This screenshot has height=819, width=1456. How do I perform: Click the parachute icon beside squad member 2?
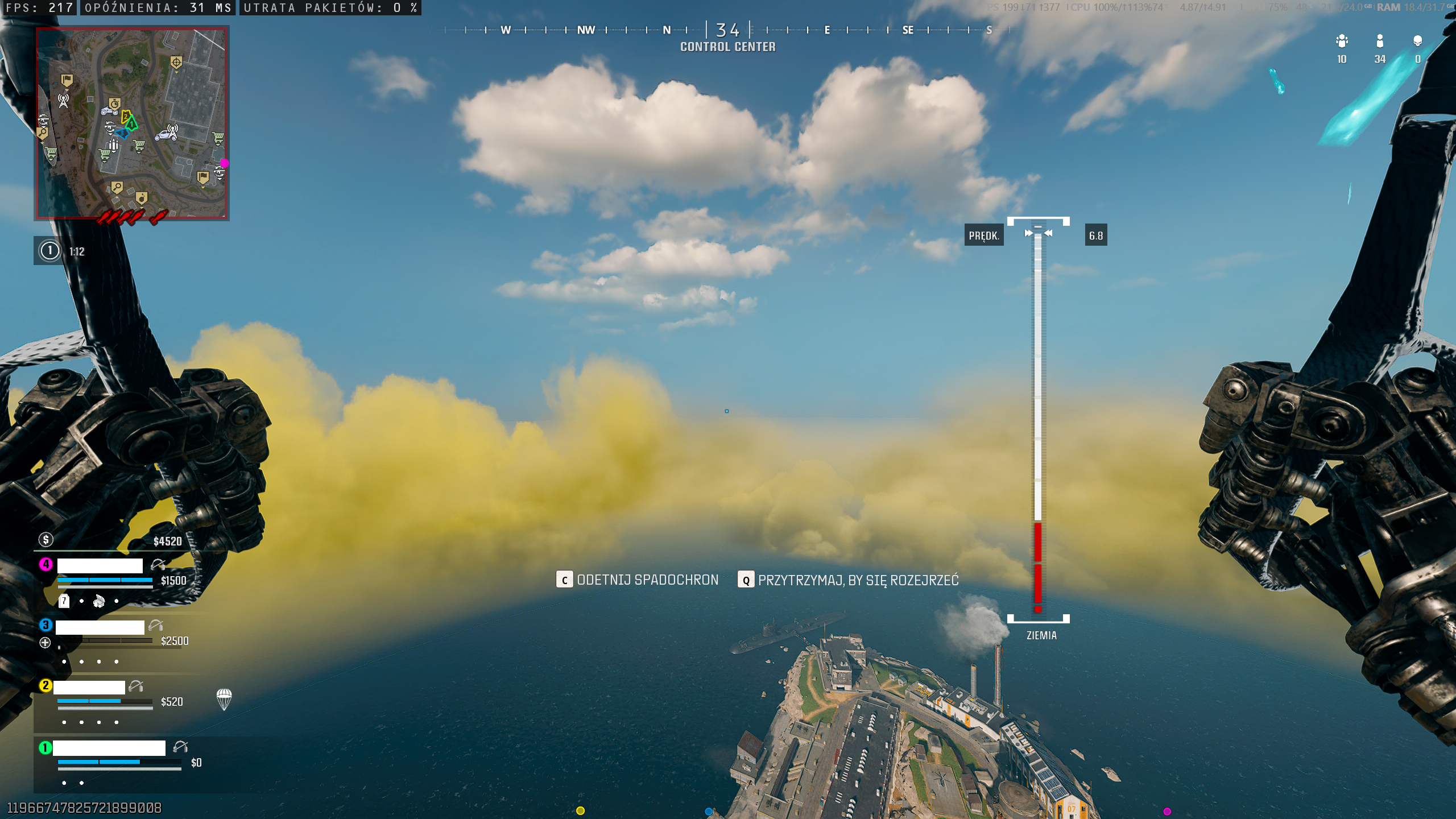click(224, 699)
